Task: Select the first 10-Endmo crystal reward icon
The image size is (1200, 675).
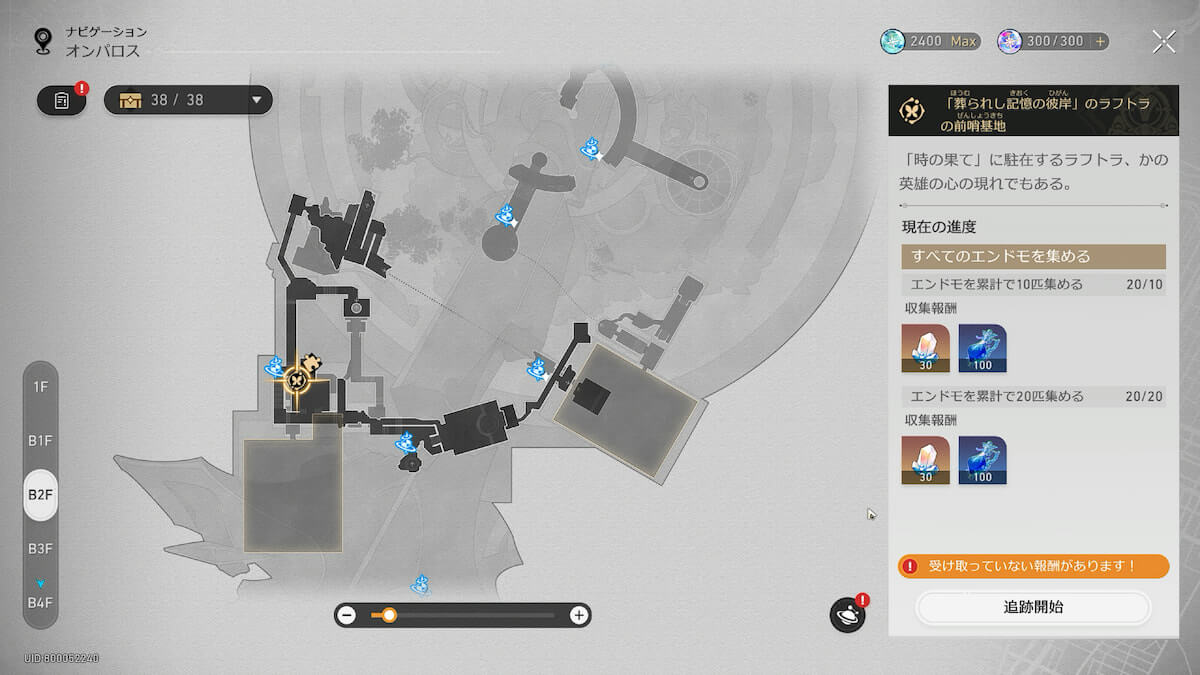Action: point(925,348)
